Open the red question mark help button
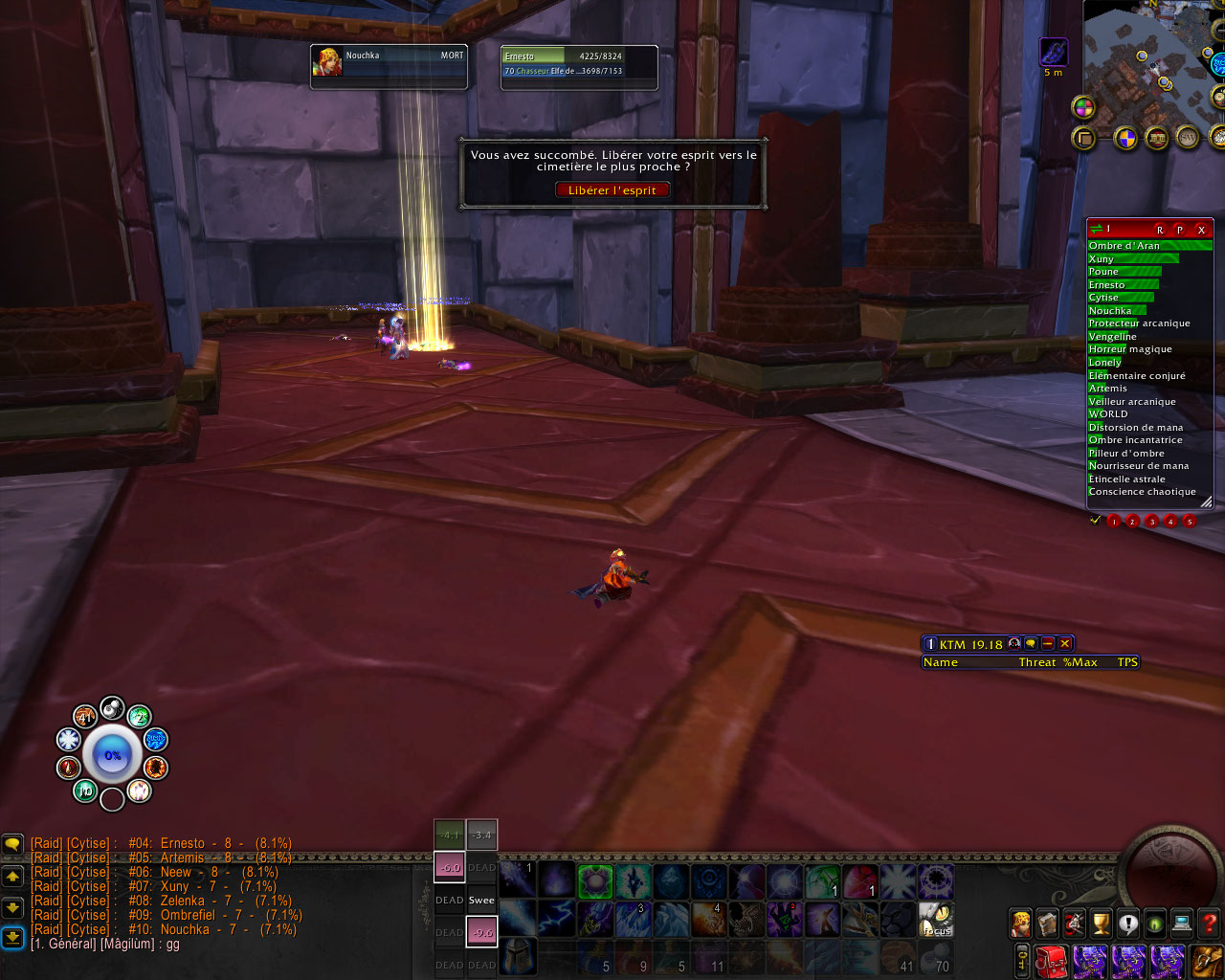Screen dimensions: 1225x980 click(1209, 924)
